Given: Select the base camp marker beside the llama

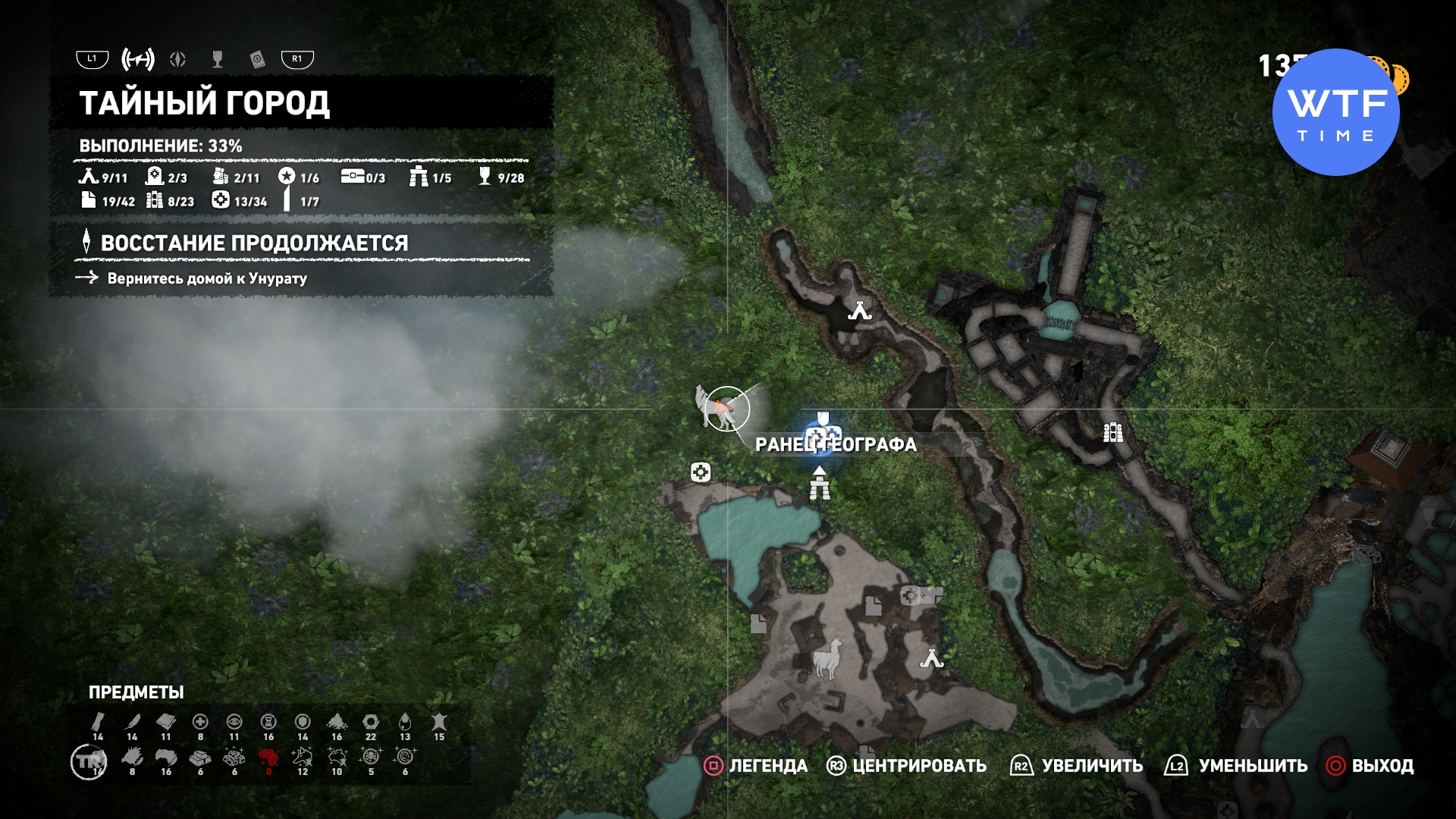Looking at the screenshot, I should click(931, 659).
